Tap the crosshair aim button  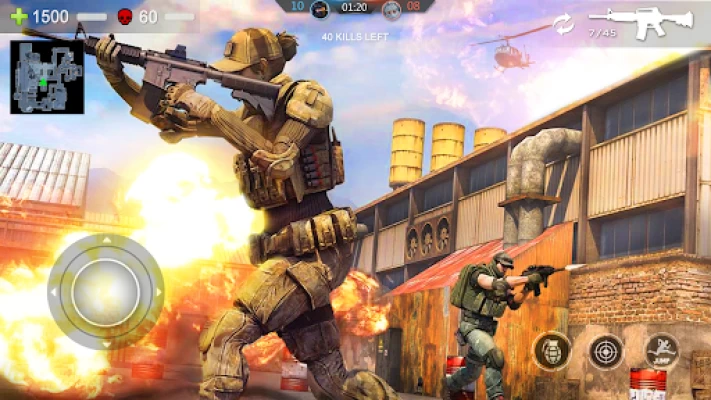(605, 350)
